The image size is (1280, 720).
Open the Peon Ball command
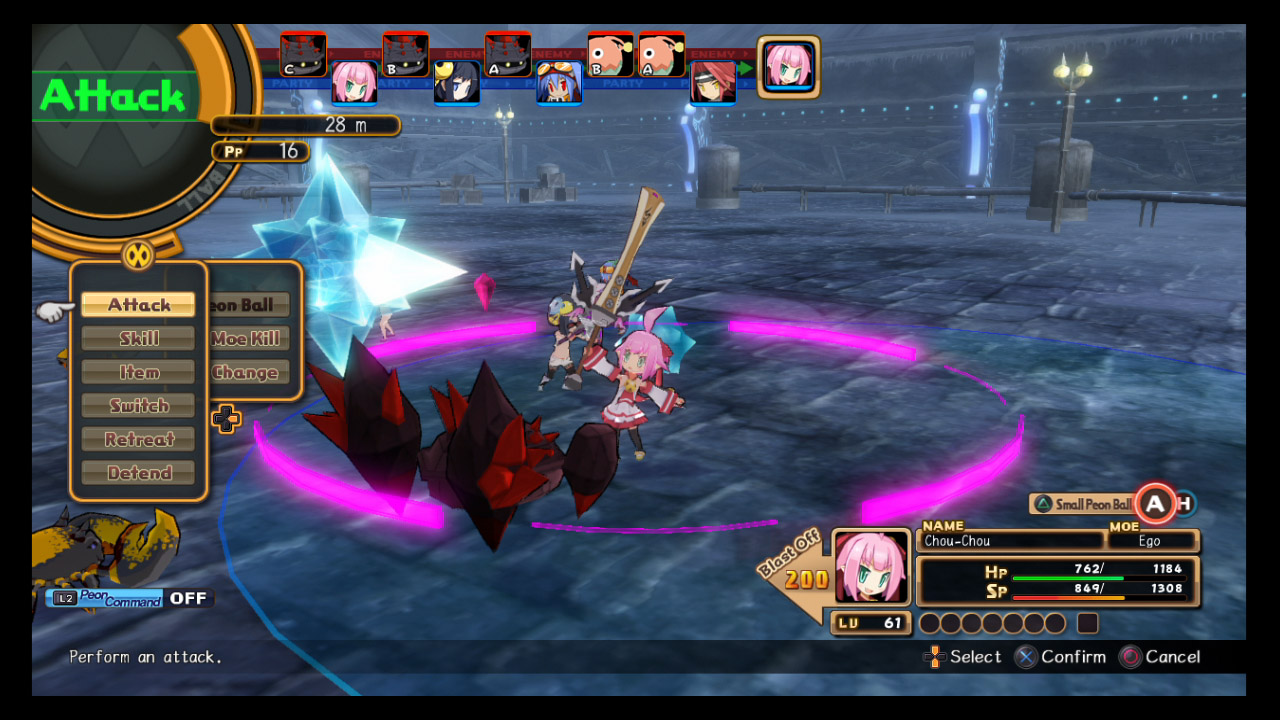(249, 305)
